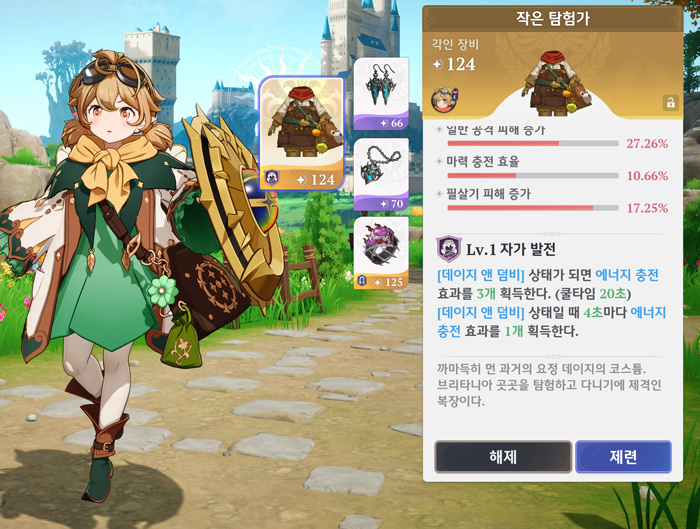Open the 제련 refine option
Image resolution: width=700 pixels, height=529 pixels.
click(x=623, y=457)
